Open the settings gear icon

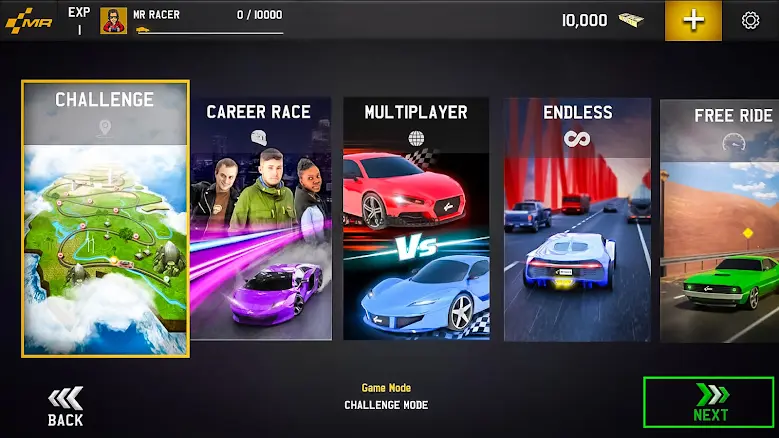click(x=750, y=20)
